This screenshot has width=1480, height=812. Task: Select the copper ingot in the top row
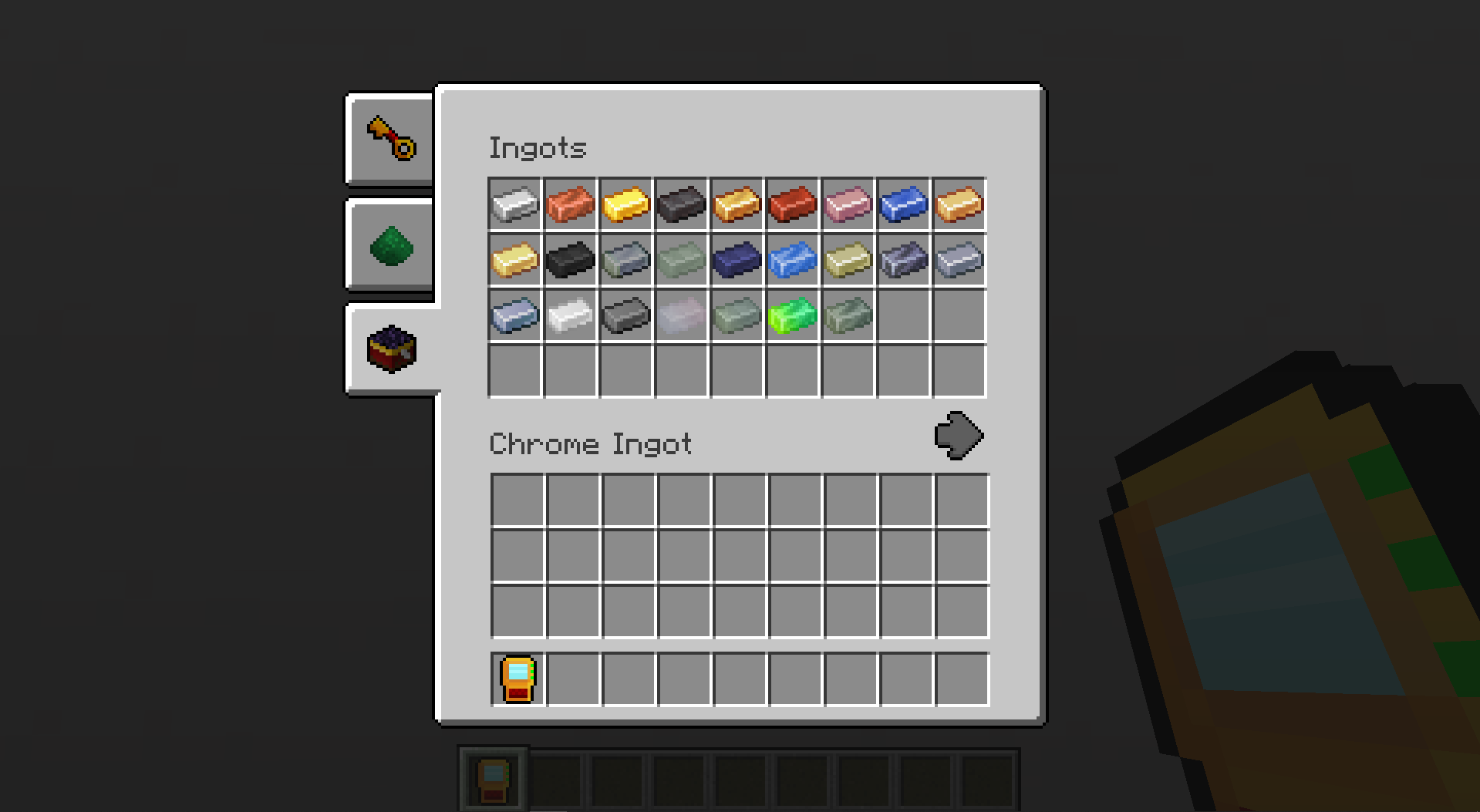pos(570,204)
